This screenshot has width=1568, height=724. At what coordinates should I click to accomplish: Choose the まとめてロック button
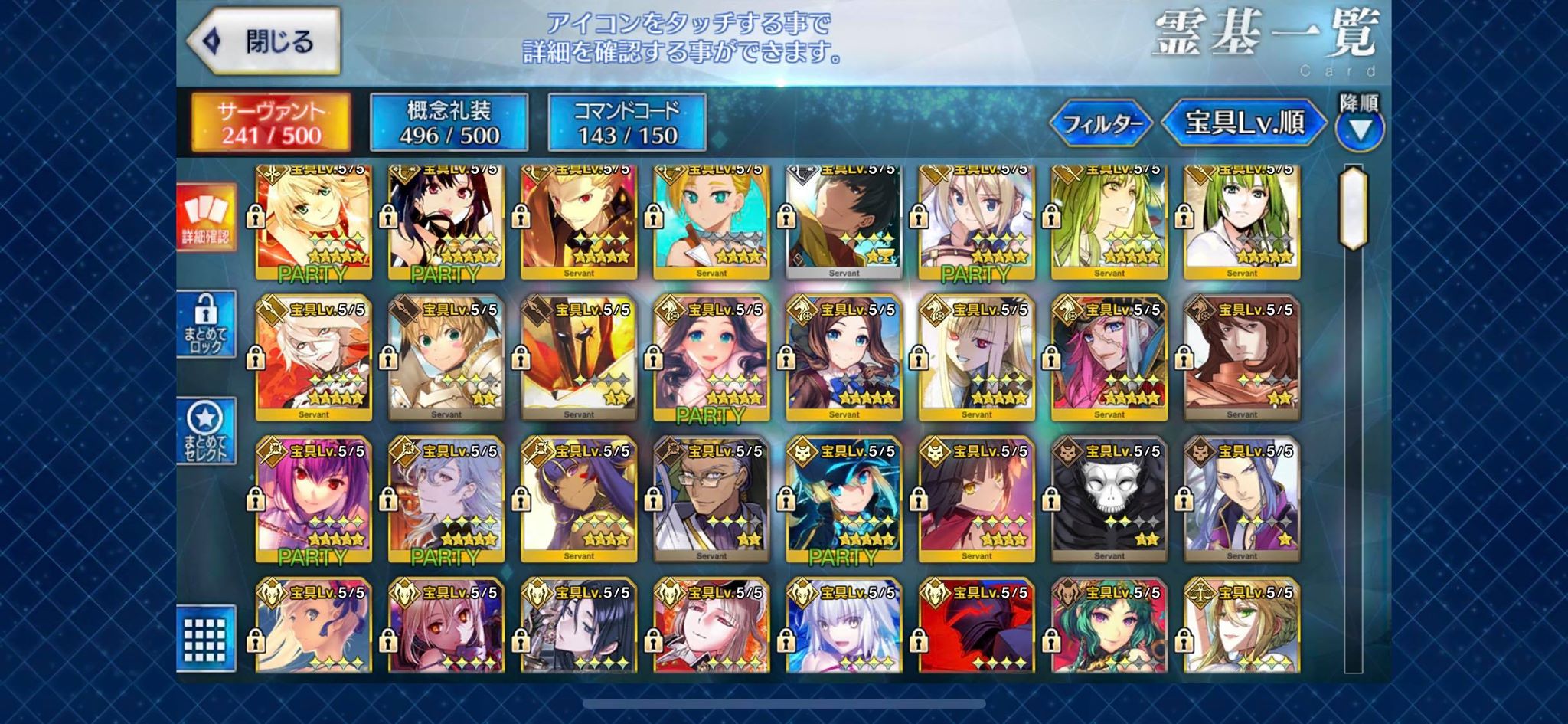pos(206,324)
